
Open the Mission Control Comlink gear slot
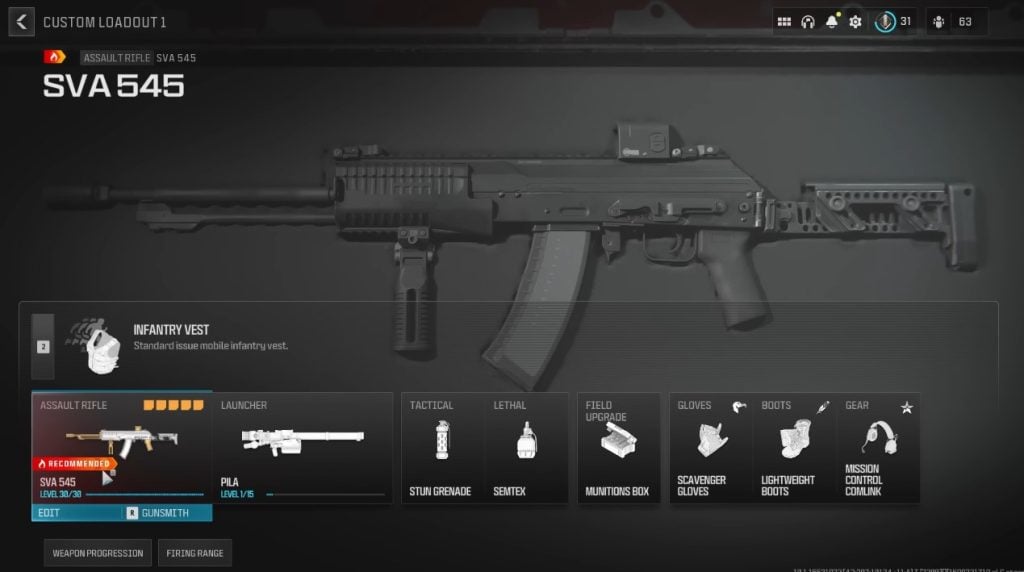tap(878, 447)
